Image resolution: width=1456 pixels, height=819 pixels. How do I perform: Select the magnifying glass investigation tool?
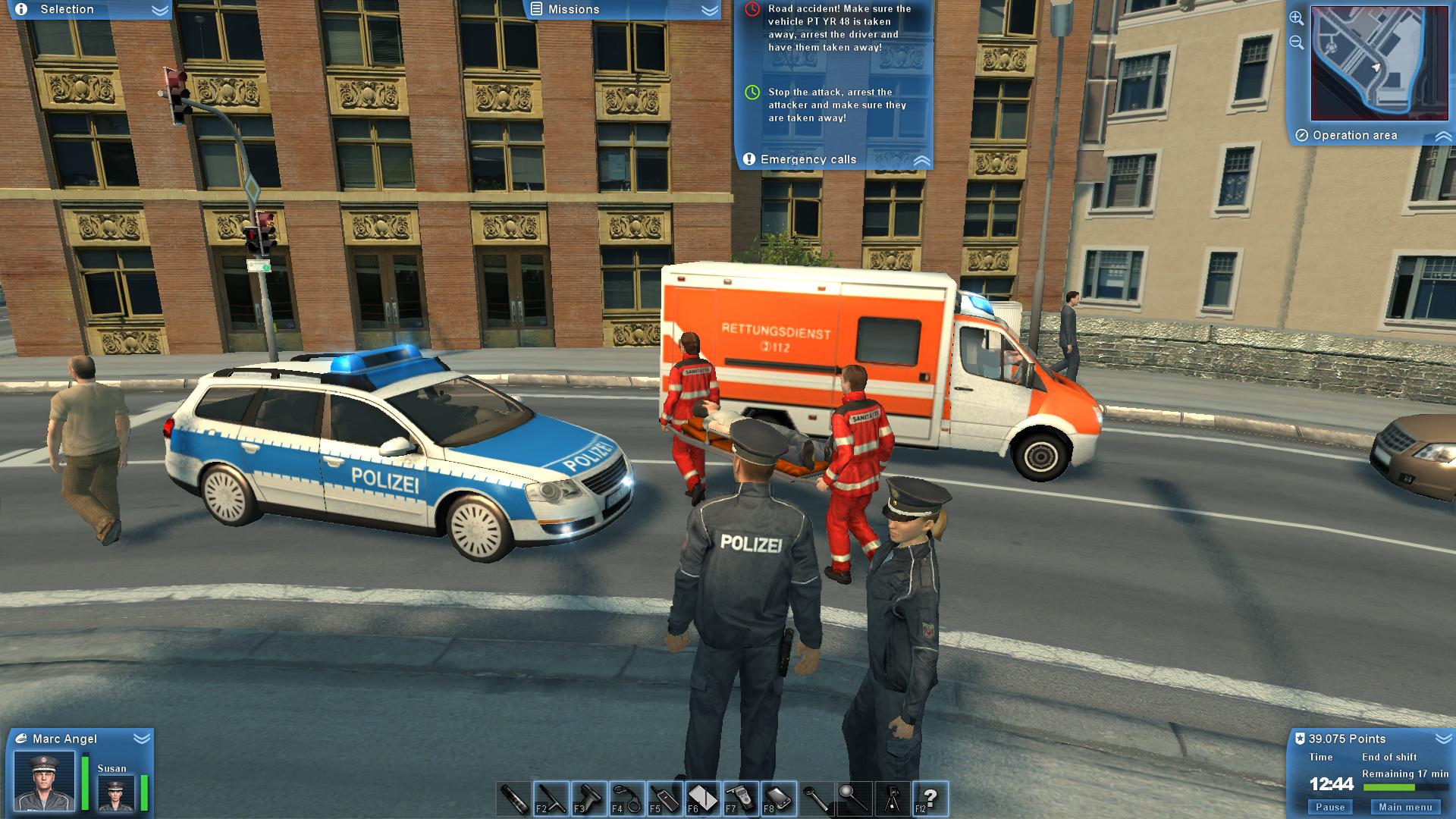pyautogui.click(x=855, y=798)
